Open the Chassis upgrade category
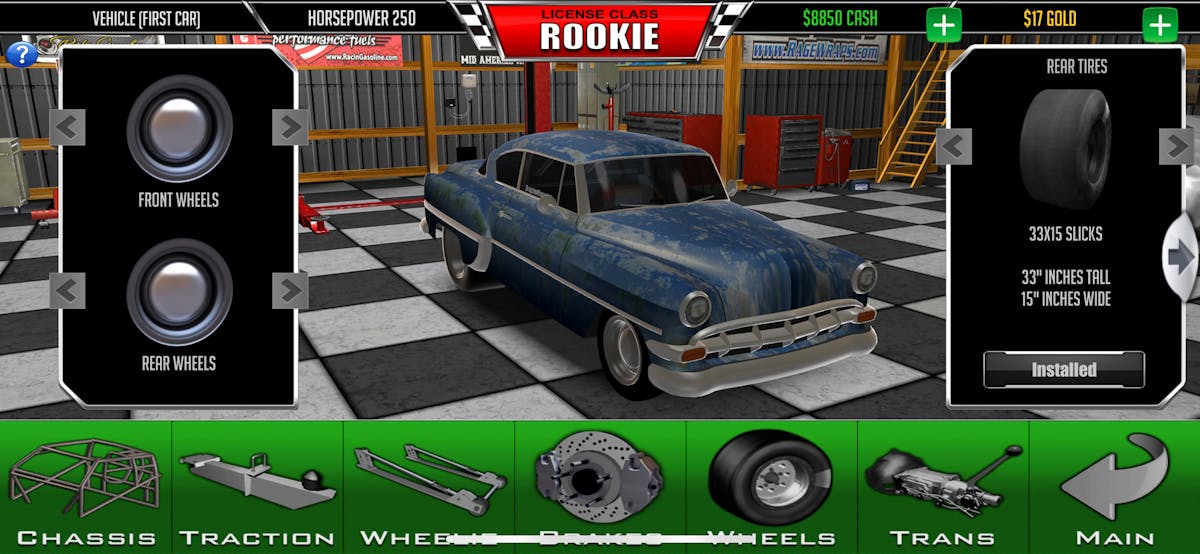Viewport: 1200px width, 554px height. point(86,487)
